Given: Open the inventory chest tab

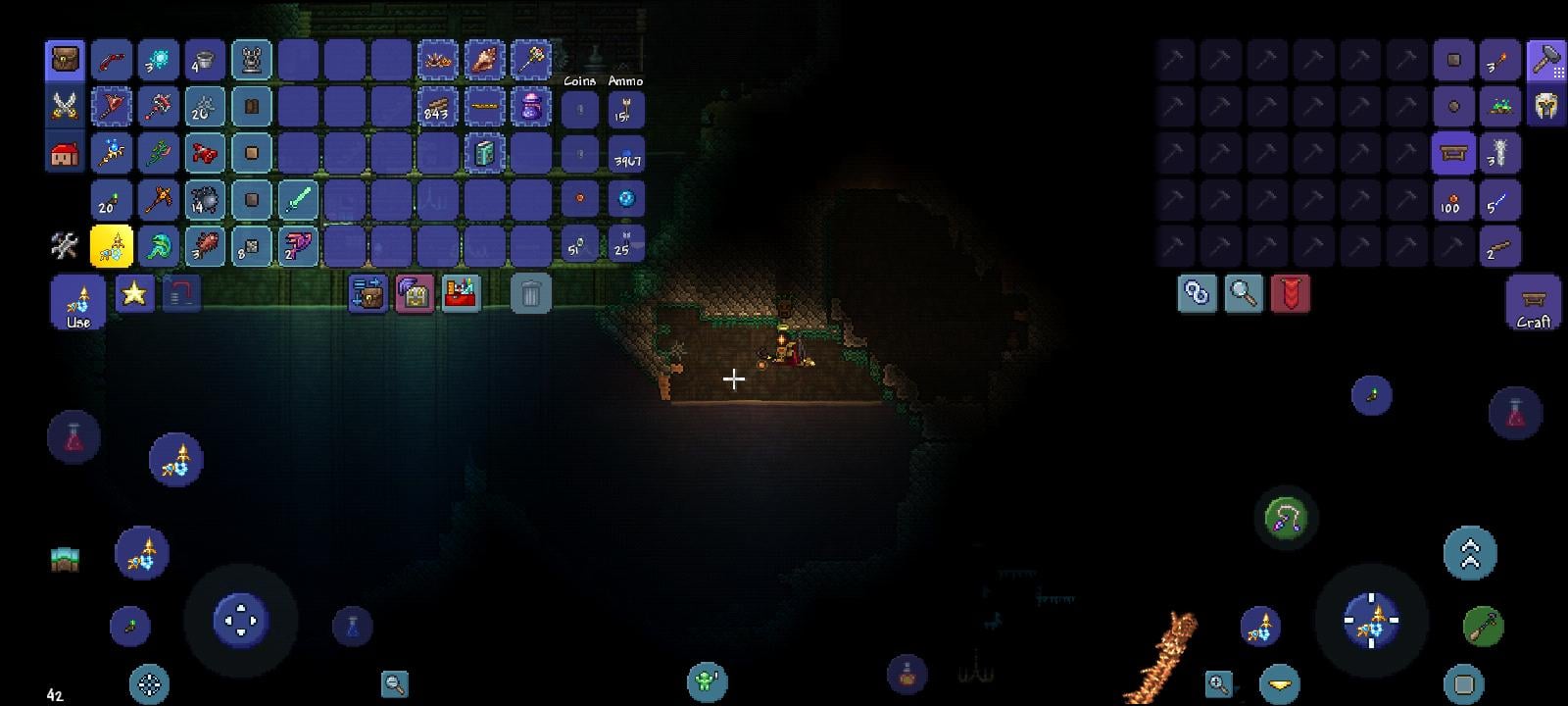Looking at the screenshot, I should pos(65,60).
